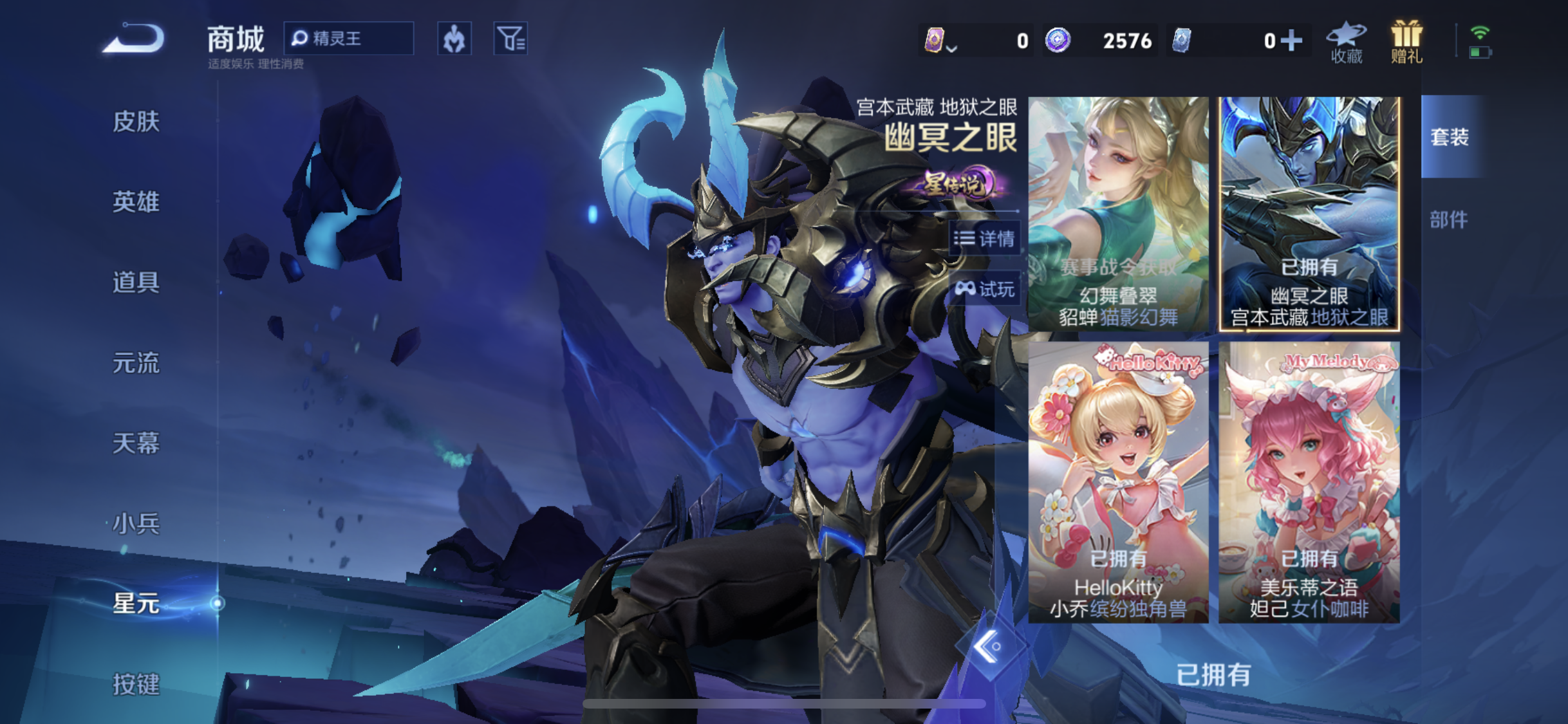The height and width of the screenshot is (724, 1568).
Task: Open the 元流 category
Action: tap(136, 363)
